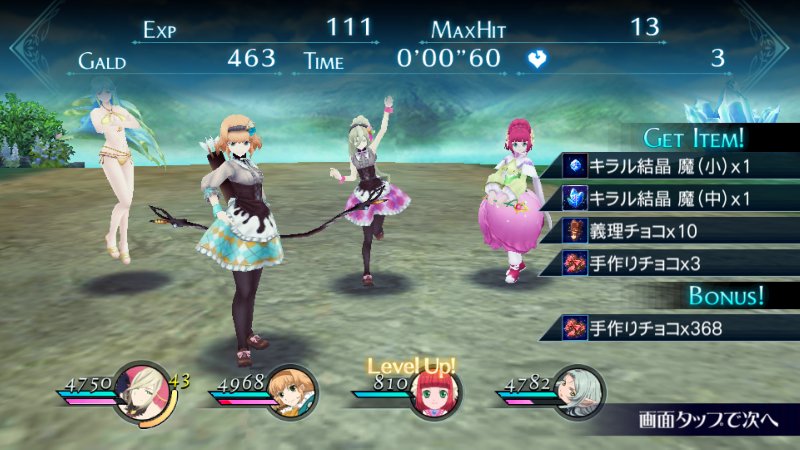The height and width of the screenshot is (450, 800).
Task: Select the キラル結晶 魔(小) item row
Action: (x=660, y=166)
